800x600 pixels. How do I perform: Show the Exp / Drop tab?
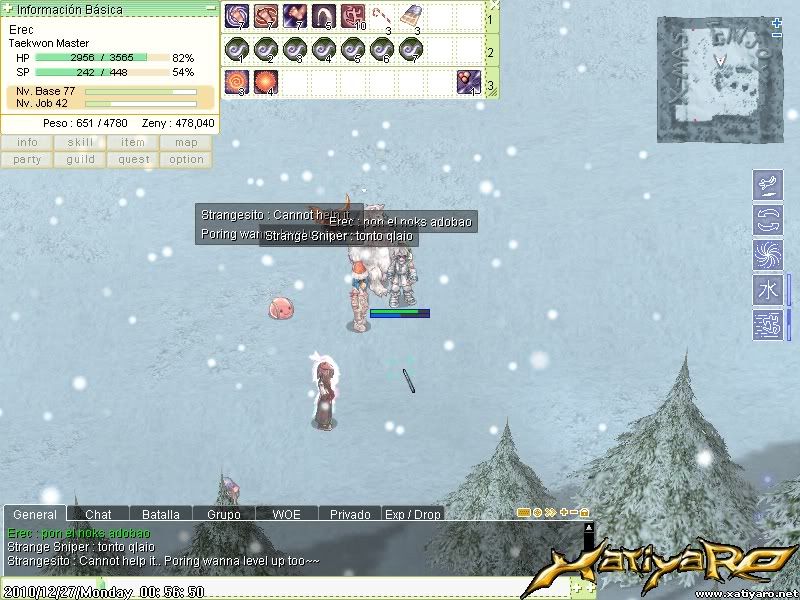[x=412, y=514]
